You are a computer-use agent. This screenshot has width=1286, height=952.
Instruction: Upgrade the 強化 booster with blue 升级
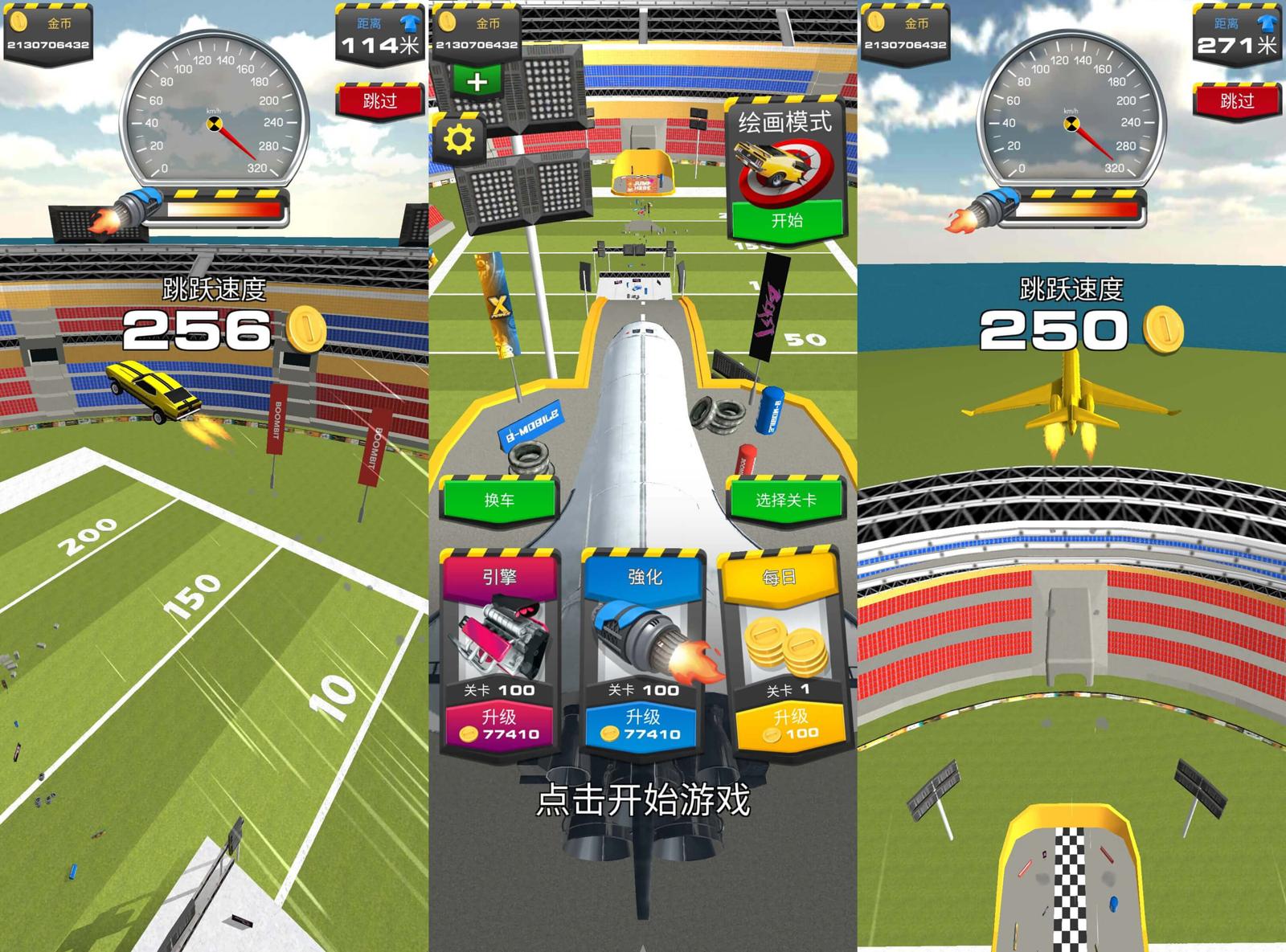[642, 725]
